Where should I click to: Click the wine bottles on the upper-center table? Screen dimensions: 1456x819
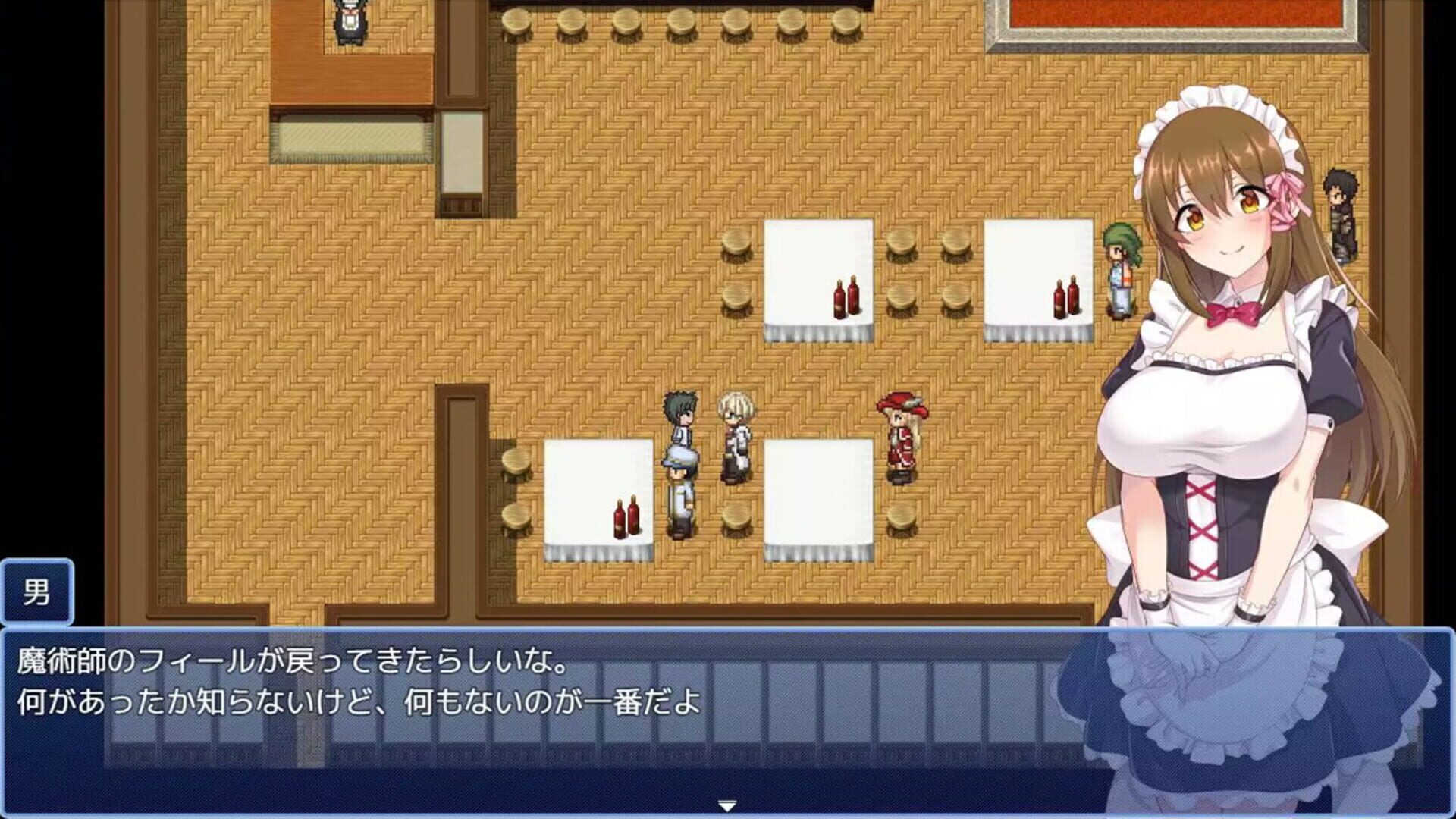844,300
